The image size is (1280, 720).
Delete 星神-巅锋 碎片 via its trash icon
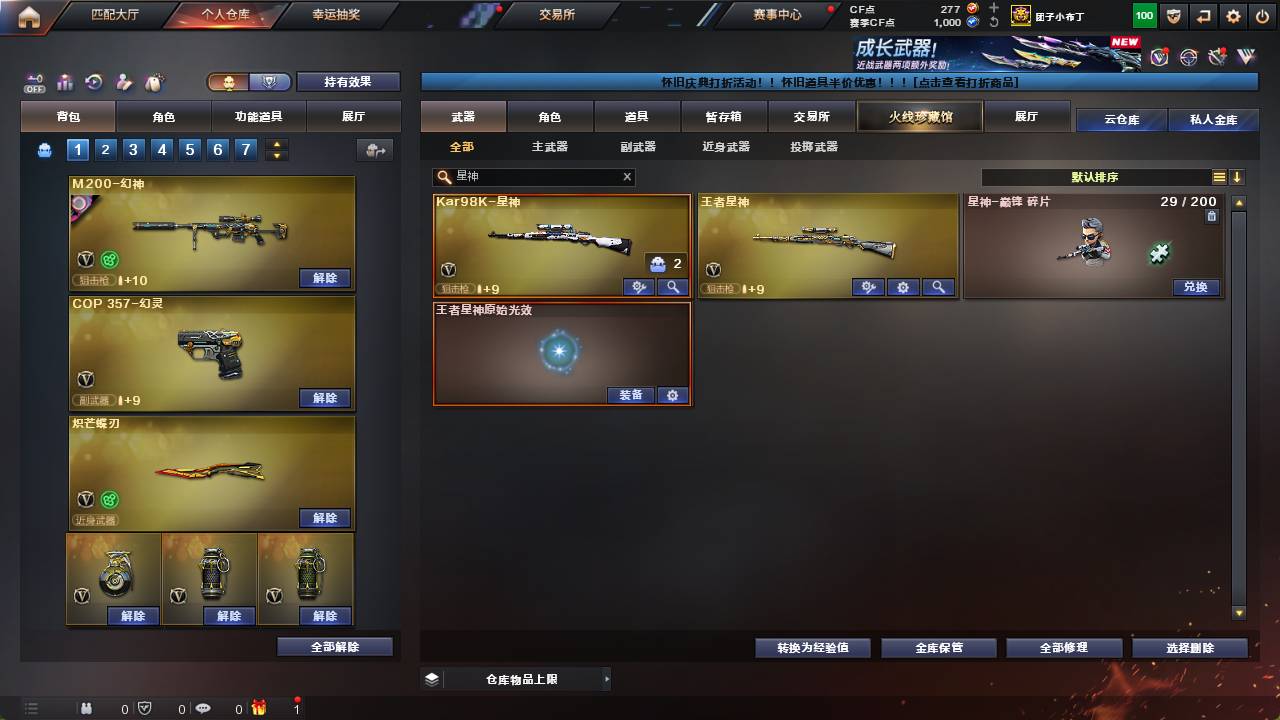point(1212,217)
